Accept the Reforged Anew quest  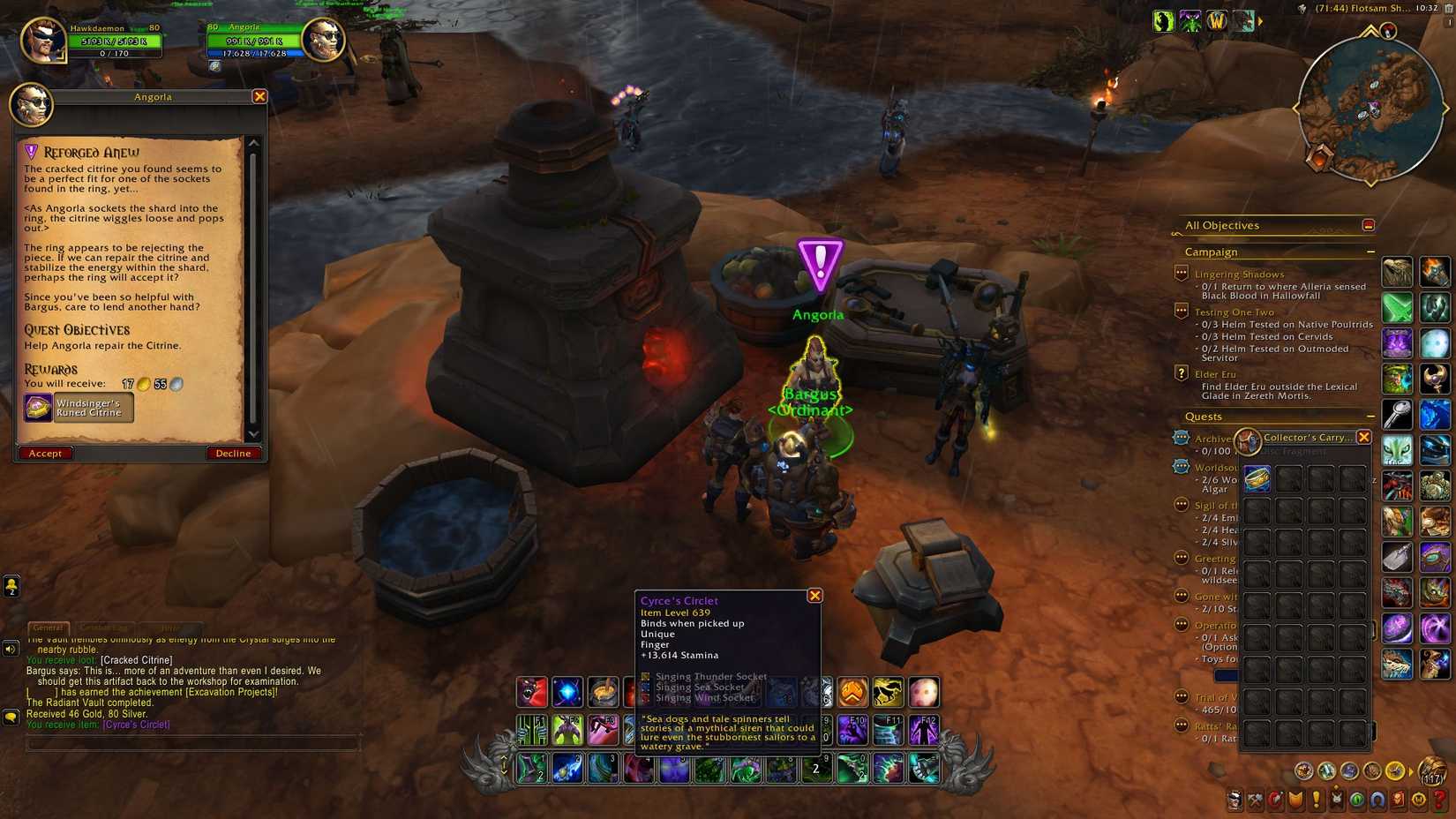click(46, 453)
